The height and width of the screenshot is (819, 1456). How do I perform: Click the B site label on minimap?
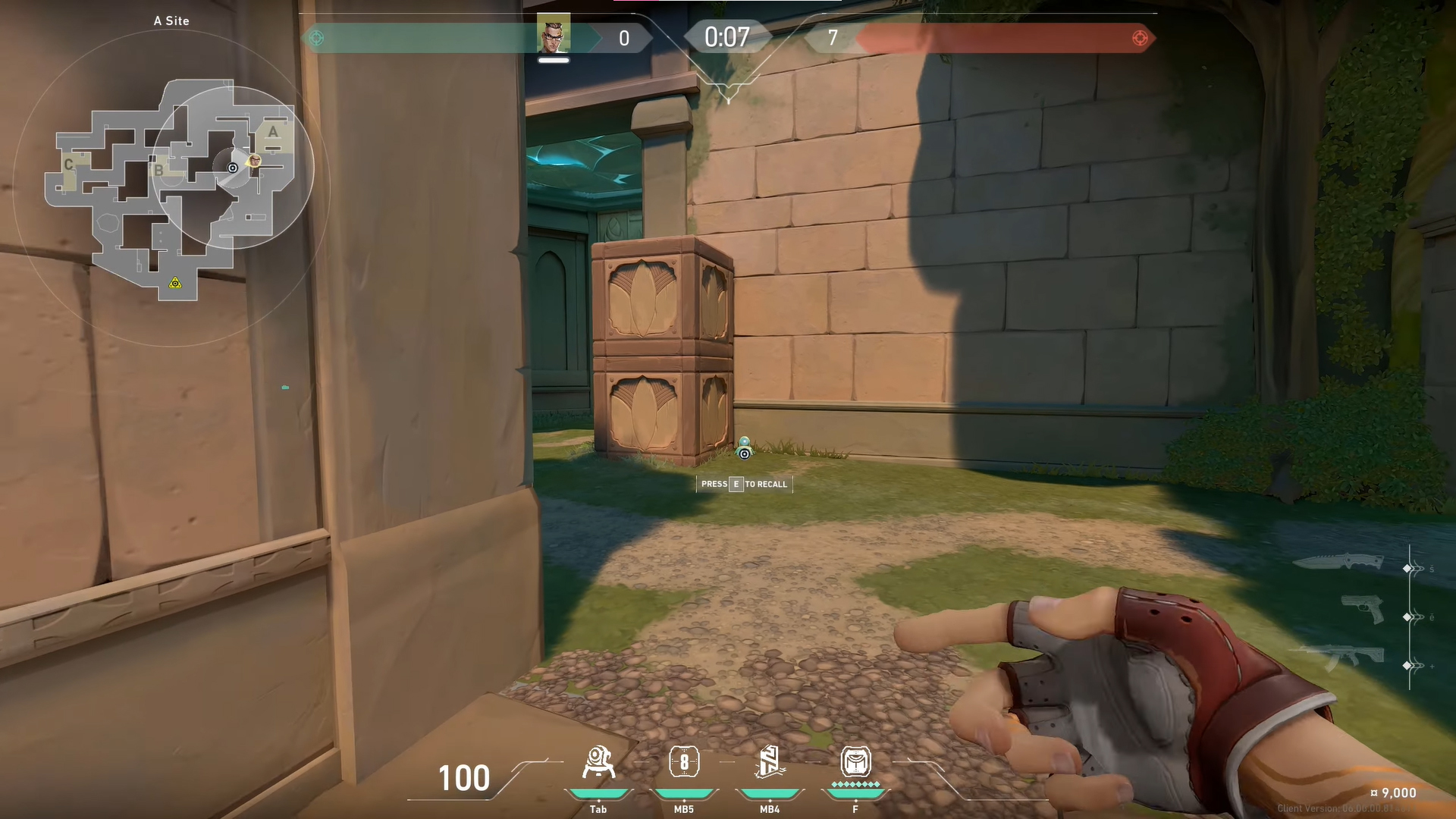click(x=158, y=170)
